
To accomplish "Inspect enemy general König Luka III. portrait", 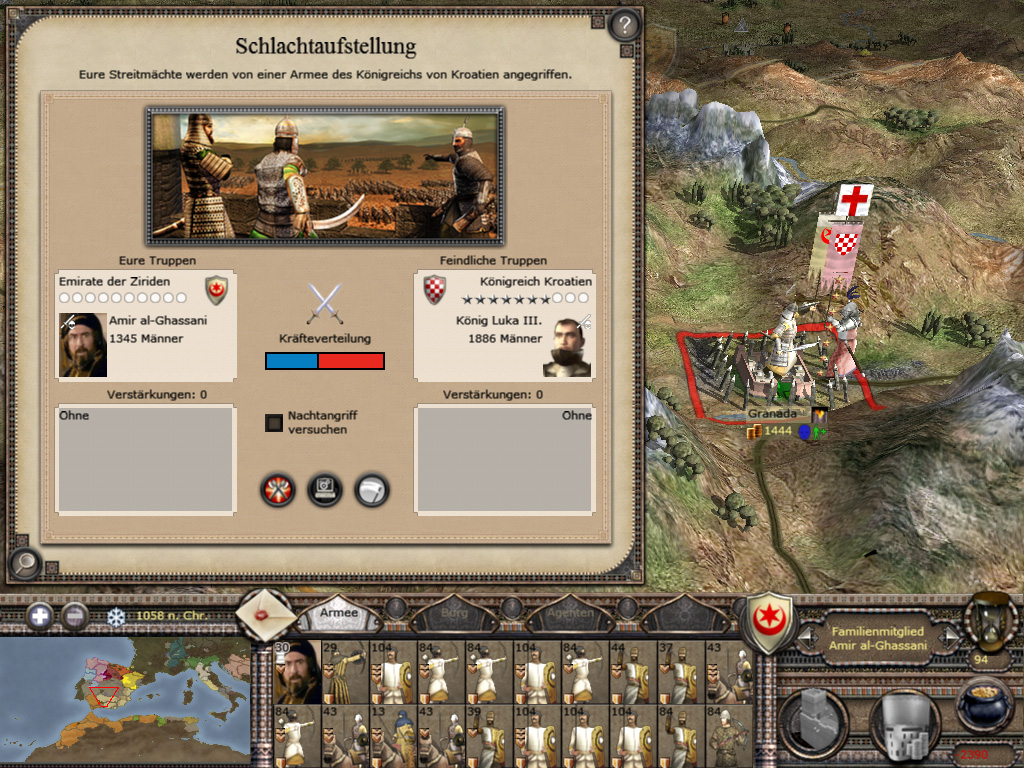I will [x=567, y=347].
